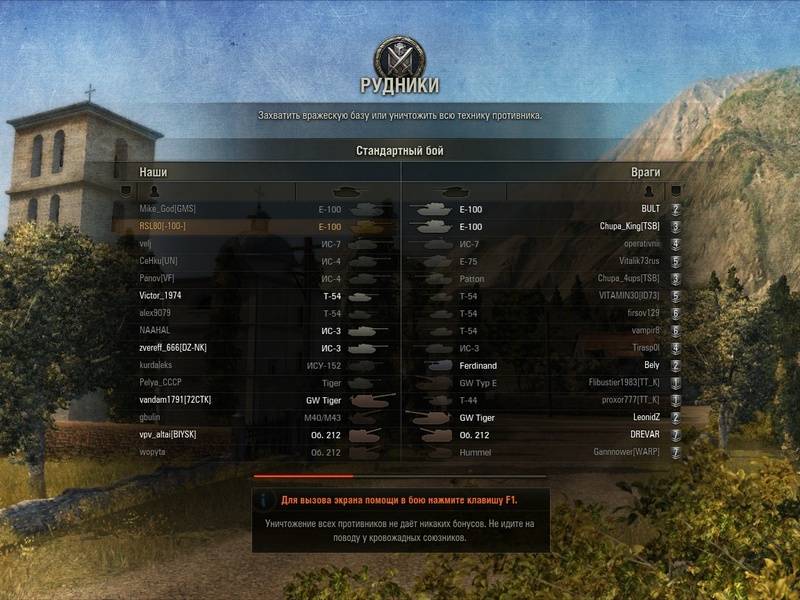Choose enemy Chupa_King[TSB] row
This screenshot has width=800, height=600.
[629, 227]
